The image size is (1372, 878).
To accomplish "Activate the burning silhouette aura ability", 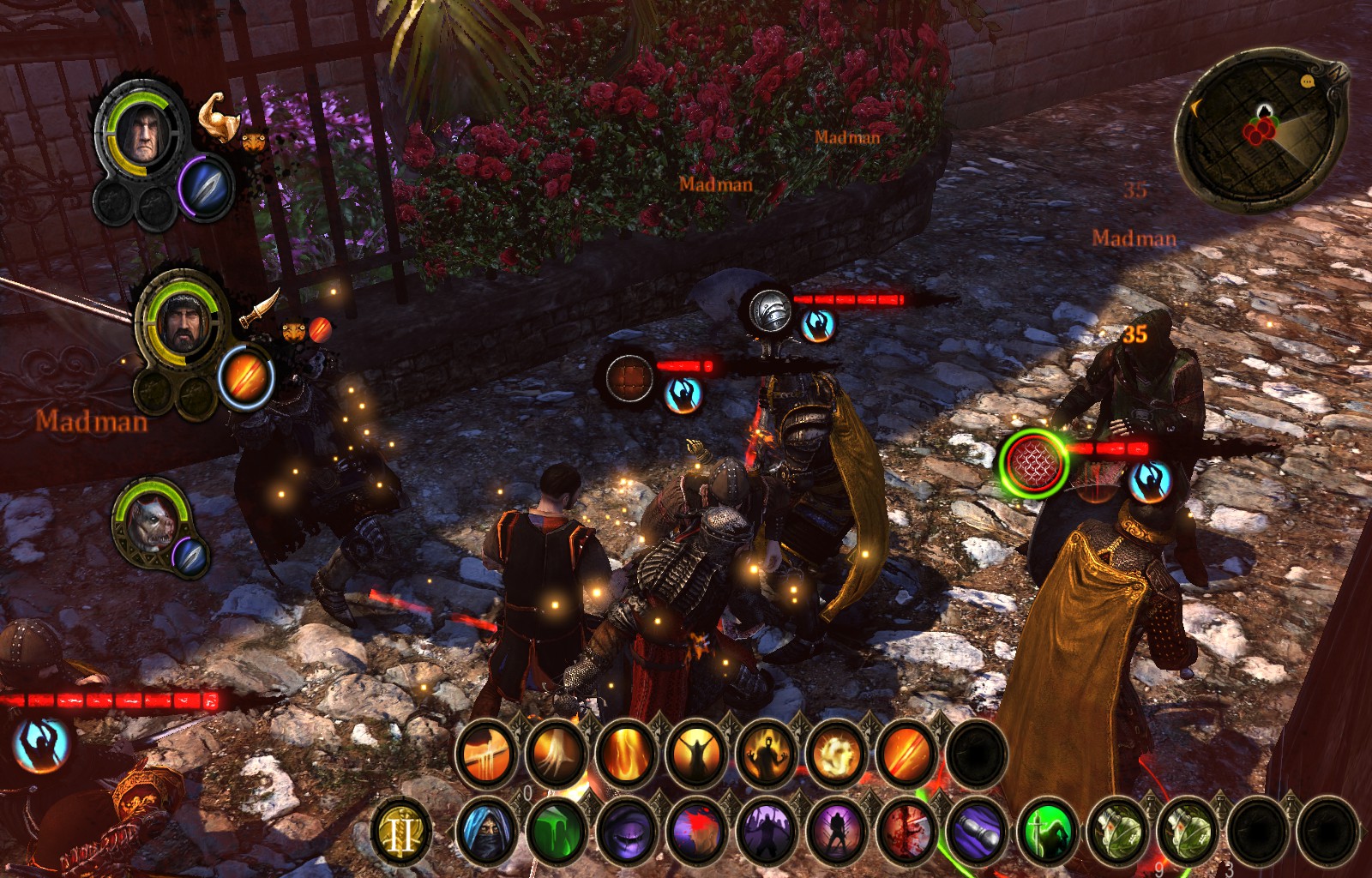I will pyautogui.click(x=767, y=755).
